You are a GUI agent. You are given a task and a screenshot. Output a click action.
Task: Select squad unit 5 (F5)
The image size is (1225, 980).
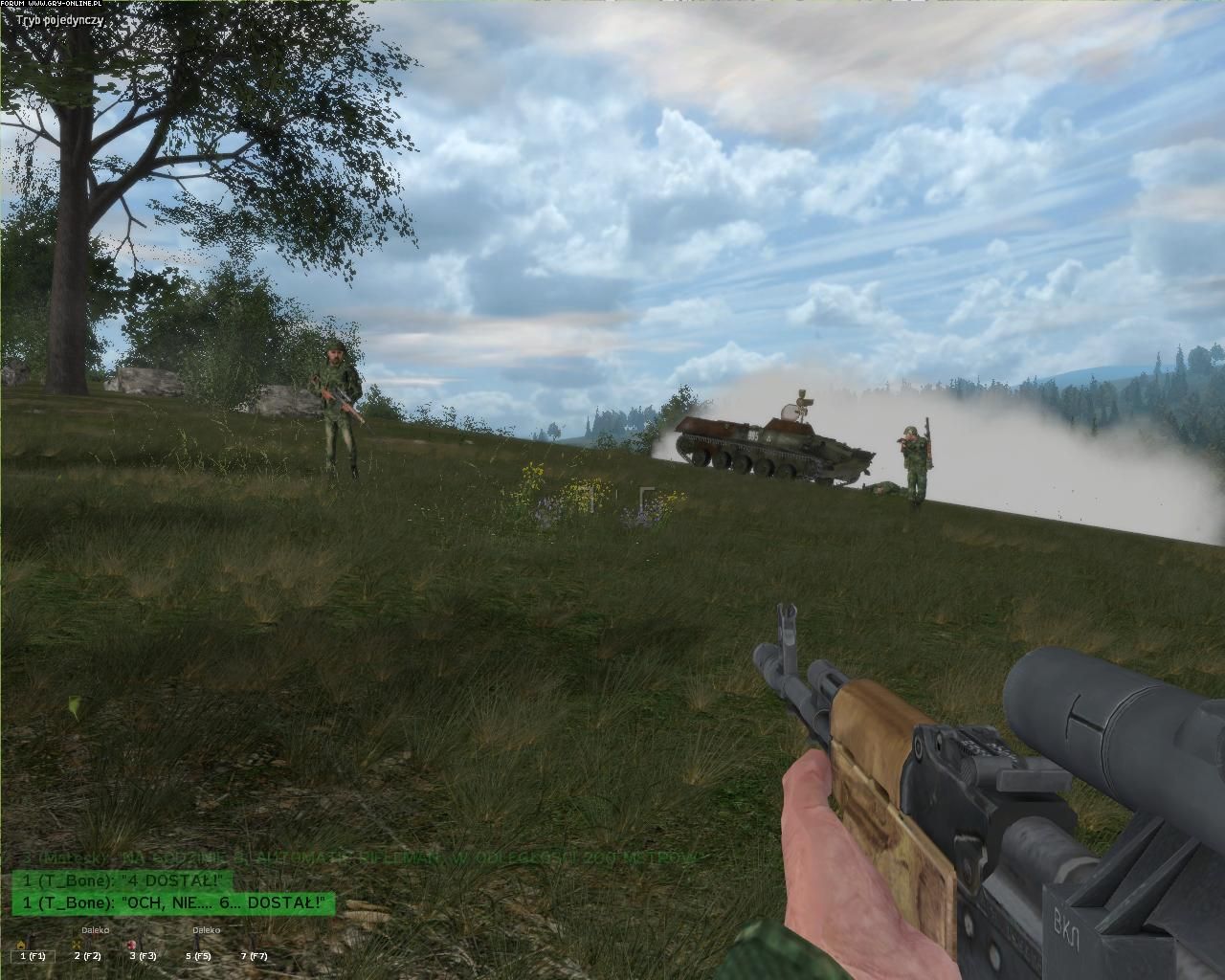tap(197, 954)
